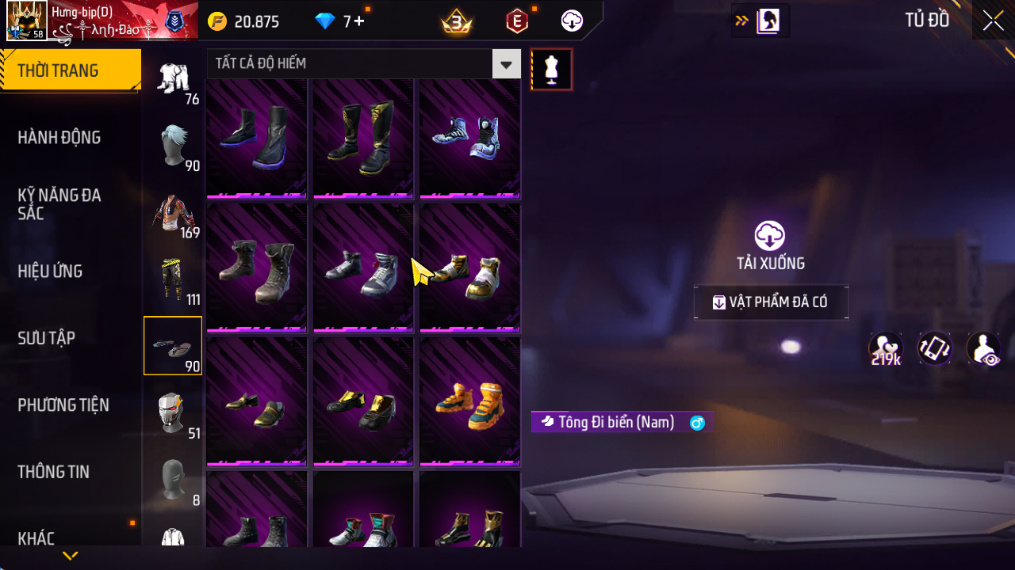Open the HIỆU ỨNG section
The width and height of the screenshot is (1015, 570).
click(50, 271)
